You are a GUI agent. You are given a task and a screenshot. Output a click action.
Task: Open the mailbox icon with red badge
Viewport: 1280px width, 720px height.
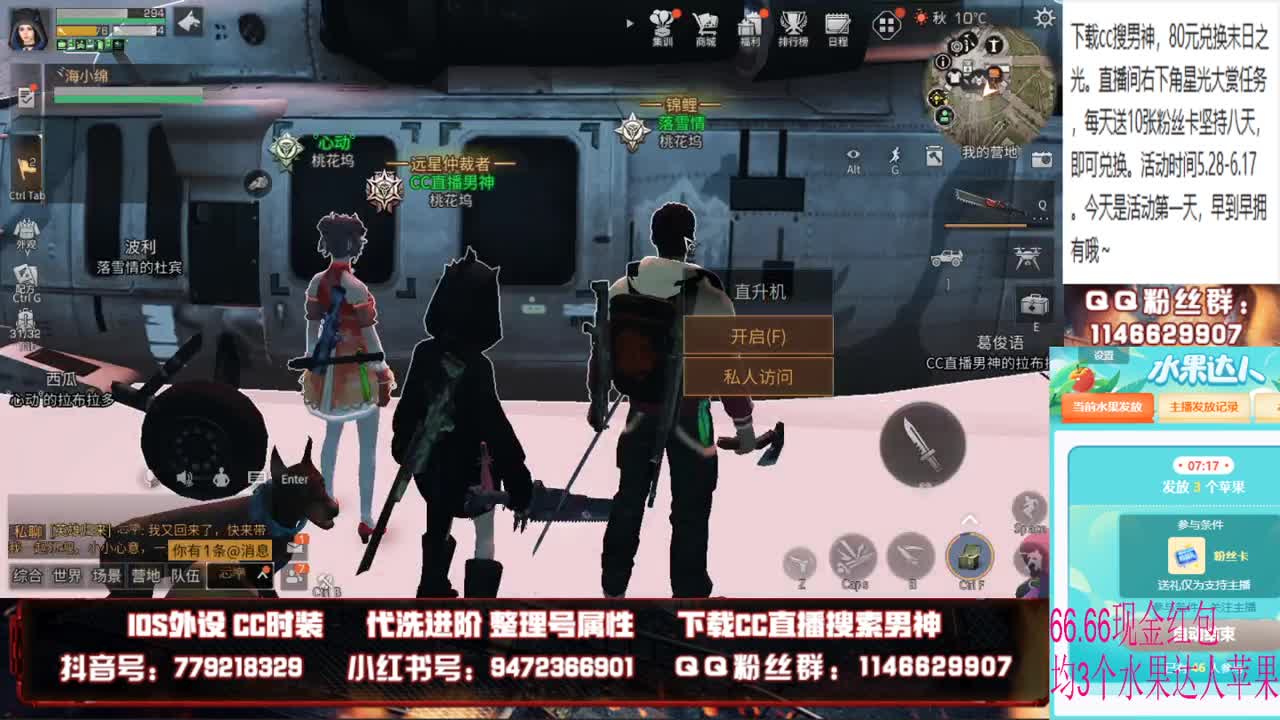pyautogui.click(x=296, y=547)
